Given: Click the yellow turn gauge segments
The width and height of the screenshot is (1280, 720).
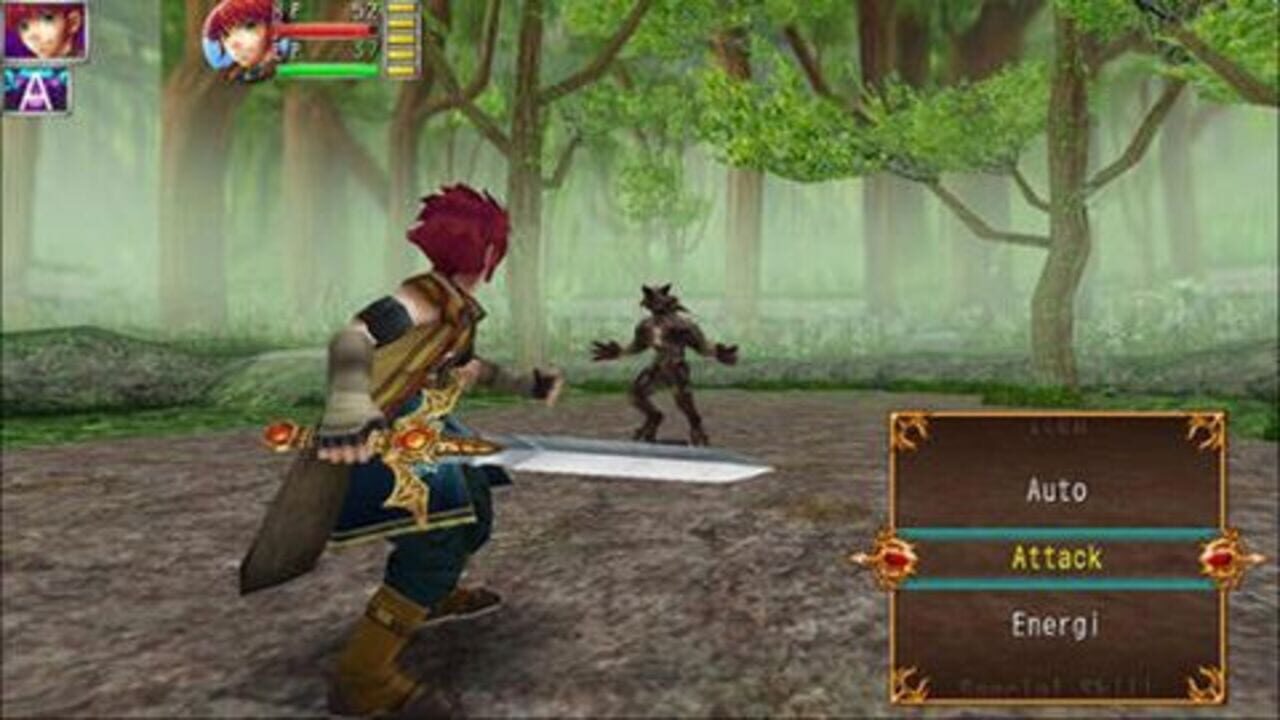Looking at the screenshot, I should (400, 40).
